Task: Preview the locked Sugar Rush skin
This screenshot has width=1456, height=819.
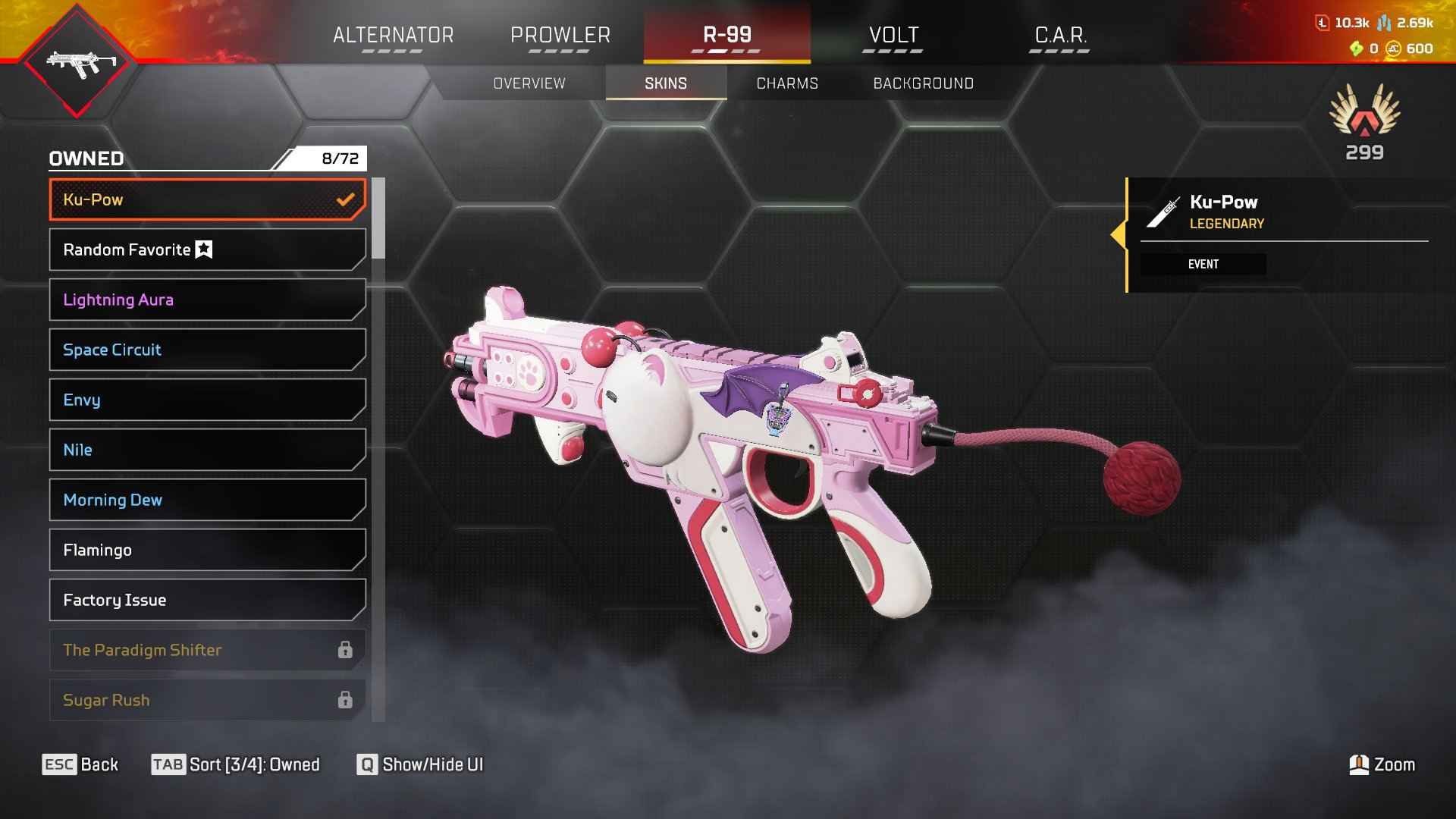Action: (x=207, y=700)
